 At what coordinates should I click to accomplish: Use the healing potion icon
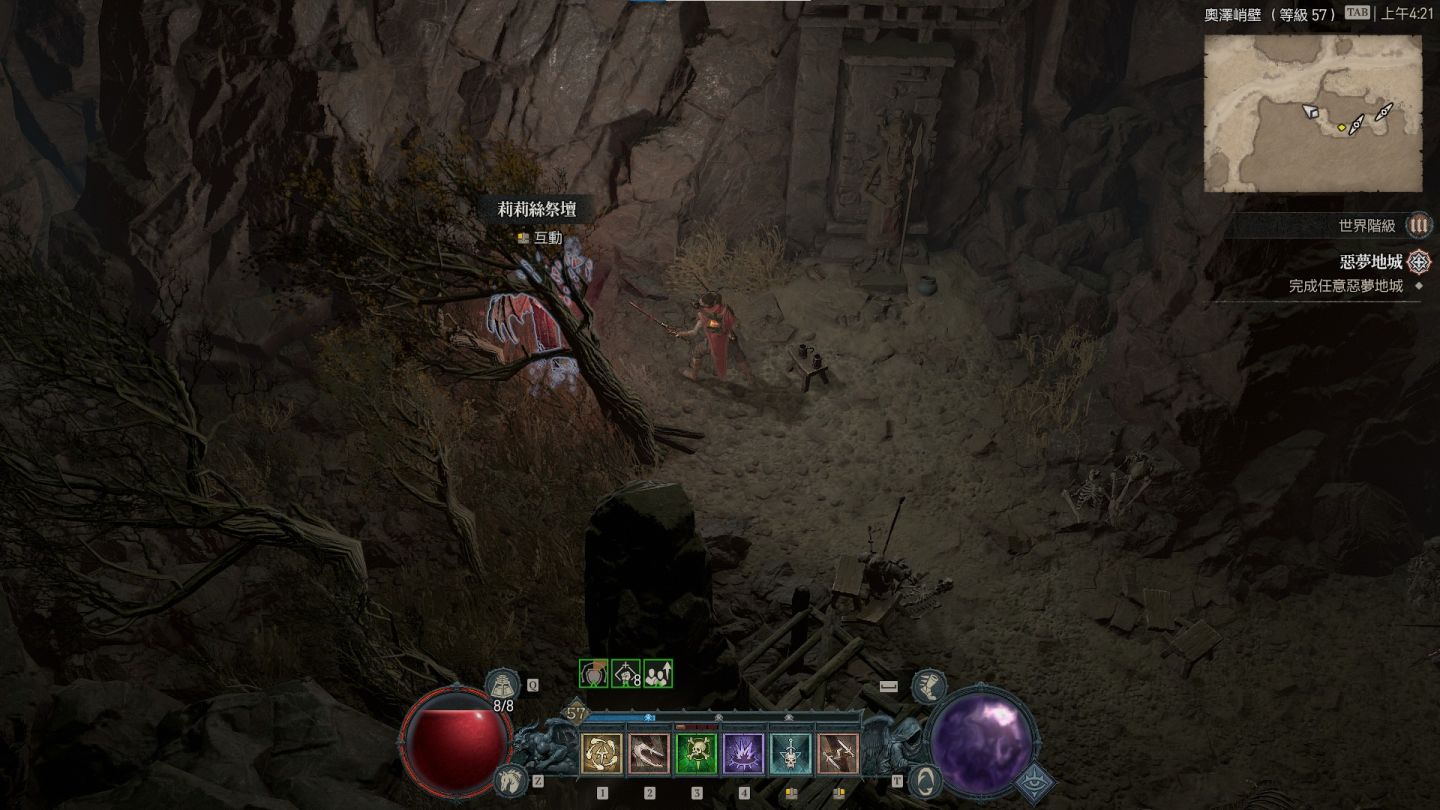coord(501,685)
